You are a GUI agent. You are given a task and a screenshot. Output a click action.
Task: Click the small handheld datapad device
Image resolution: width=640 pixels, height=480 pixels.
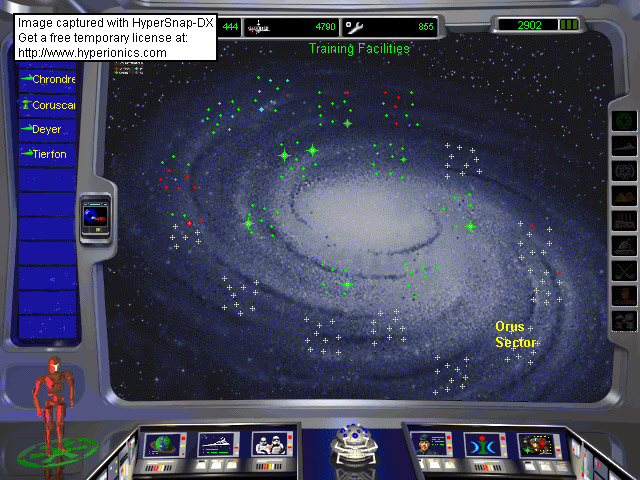point(96,217)
